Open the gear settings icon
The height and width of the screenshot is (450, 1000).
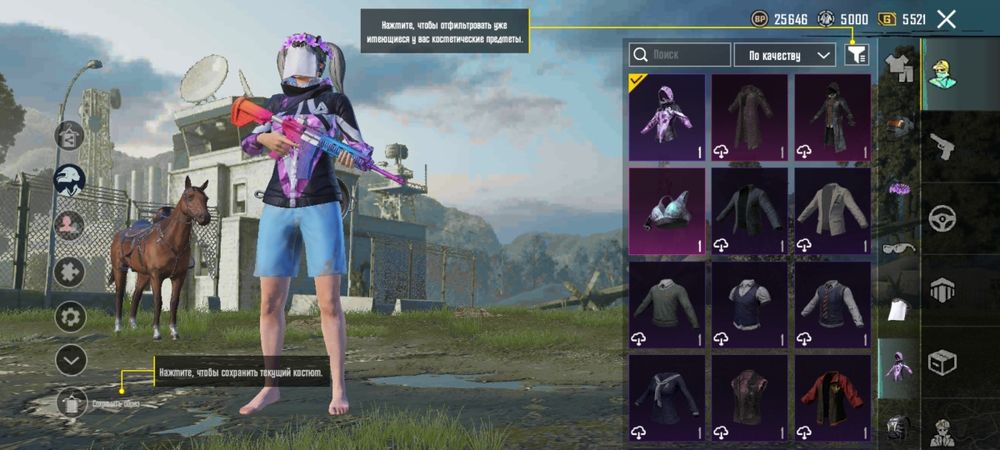(70, 317)
